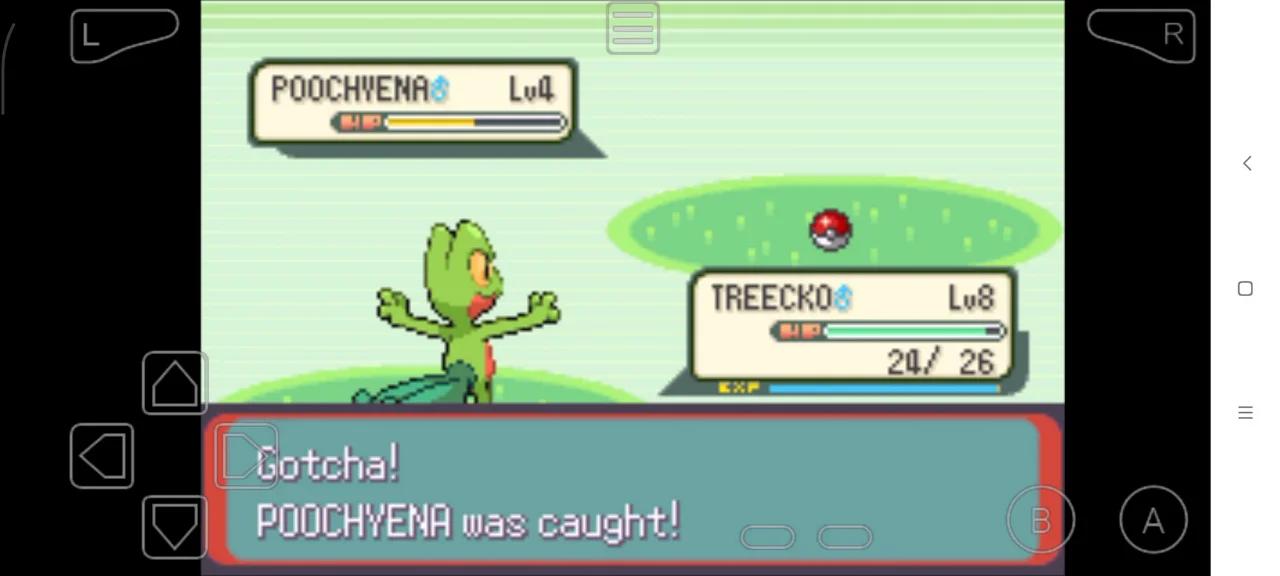Screen dimensions: 1280x576
Task: Tap the right pill-shaped Start button
Action: [x=845, y=537]
